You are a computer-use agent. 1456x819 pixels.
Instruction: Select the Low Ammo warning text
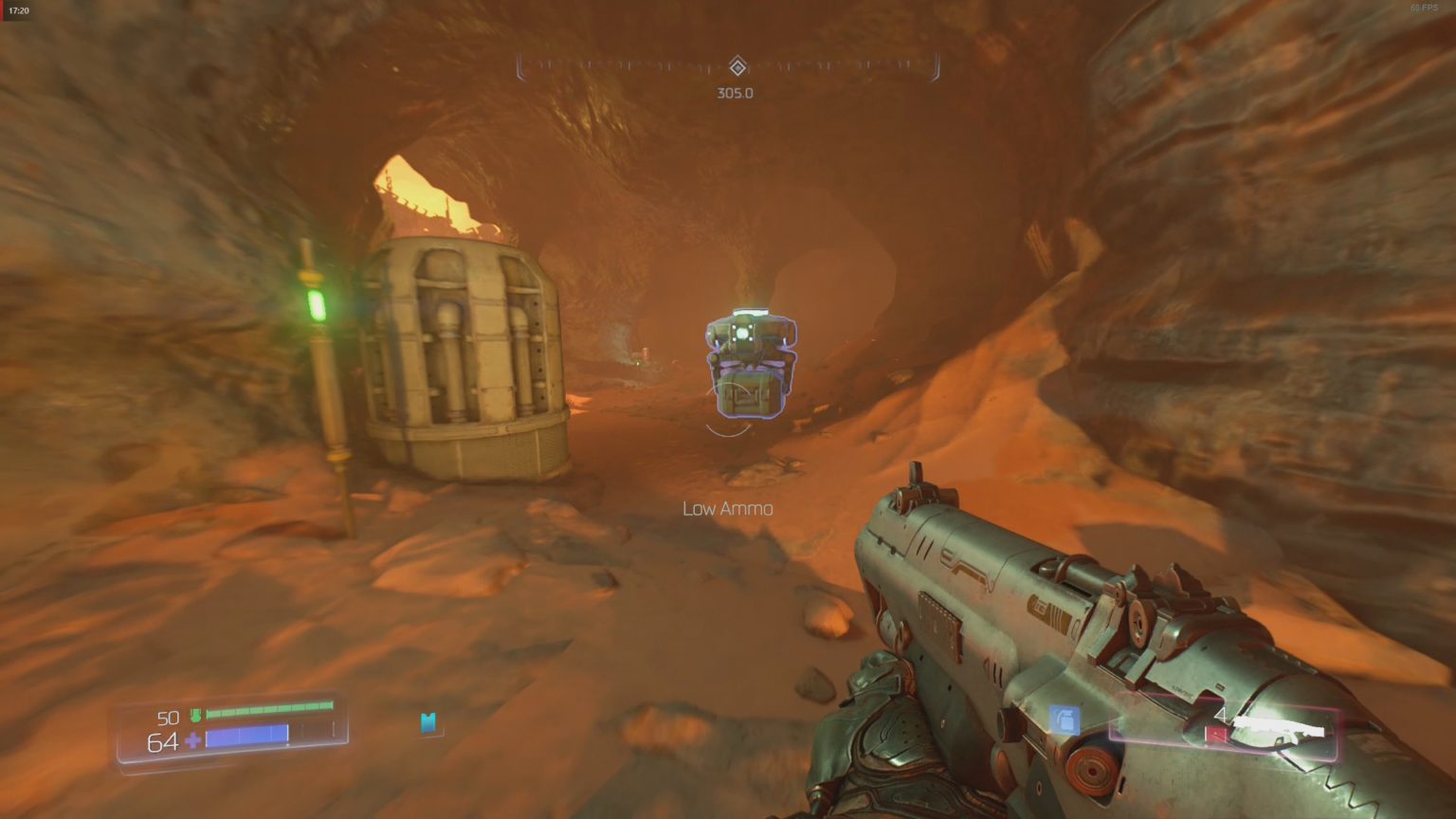[726, 508]
